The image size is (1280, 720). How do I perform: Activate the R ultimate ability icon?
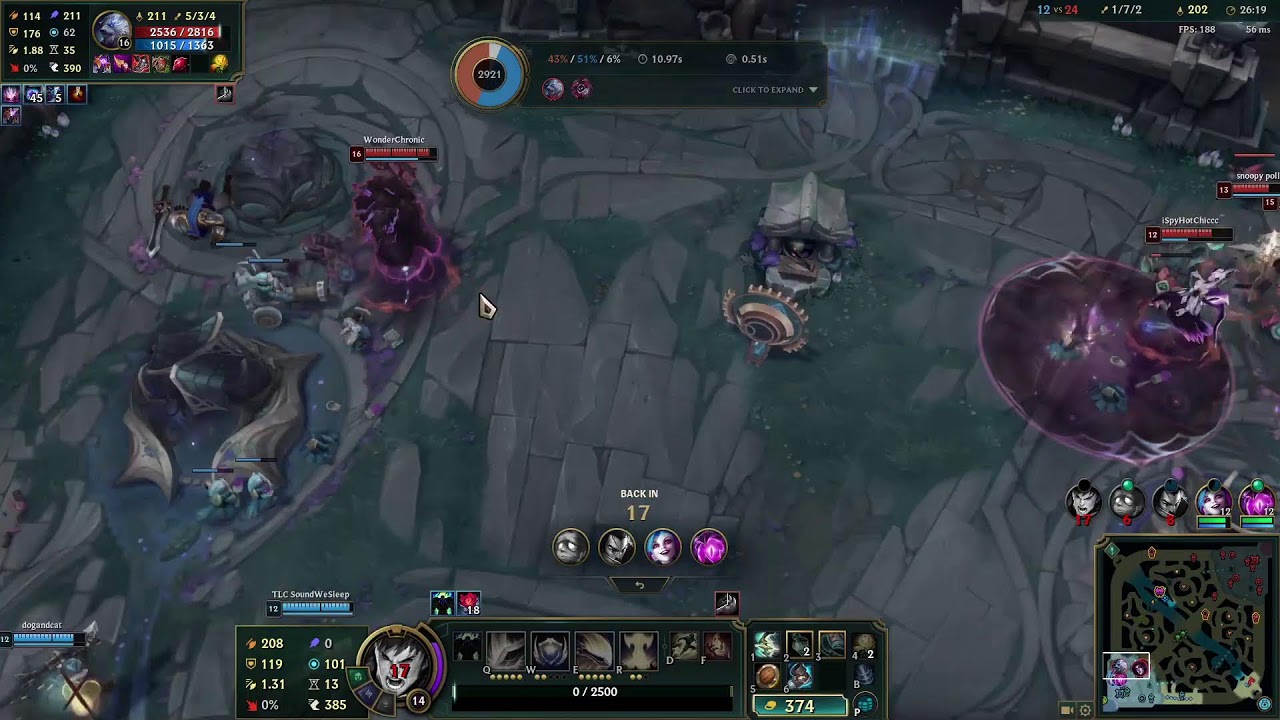coord(638,651)
